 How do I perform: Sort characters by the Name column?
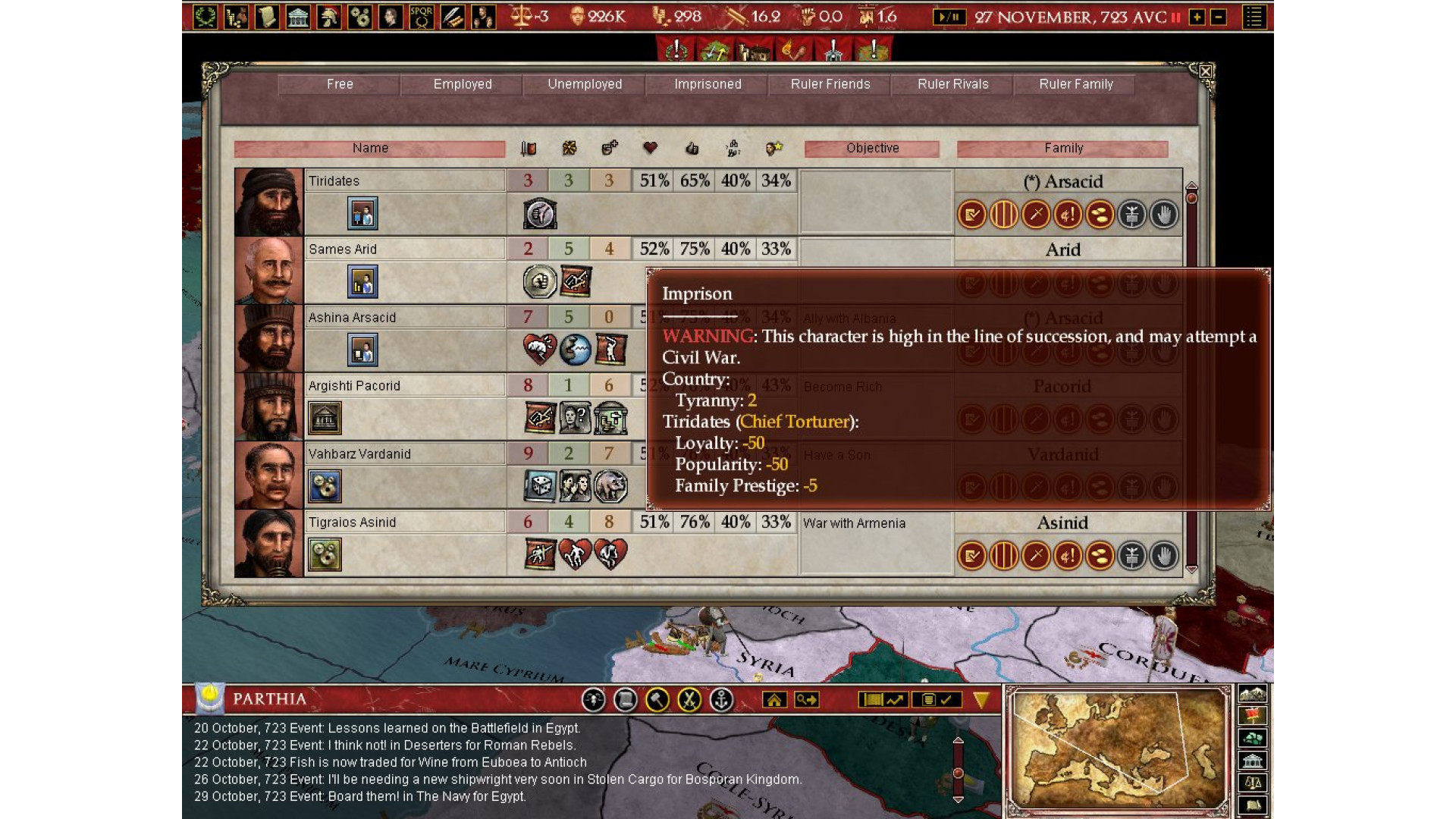(370, 149)
